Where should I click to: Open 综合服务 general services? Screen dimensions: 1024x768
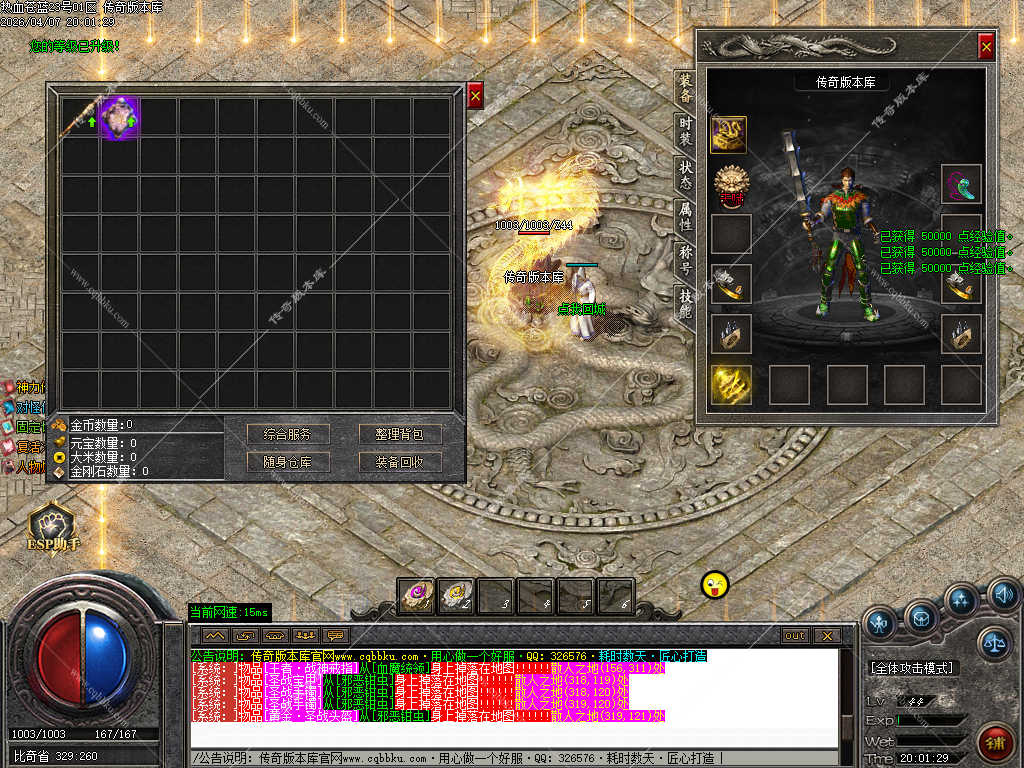(288, 434)
